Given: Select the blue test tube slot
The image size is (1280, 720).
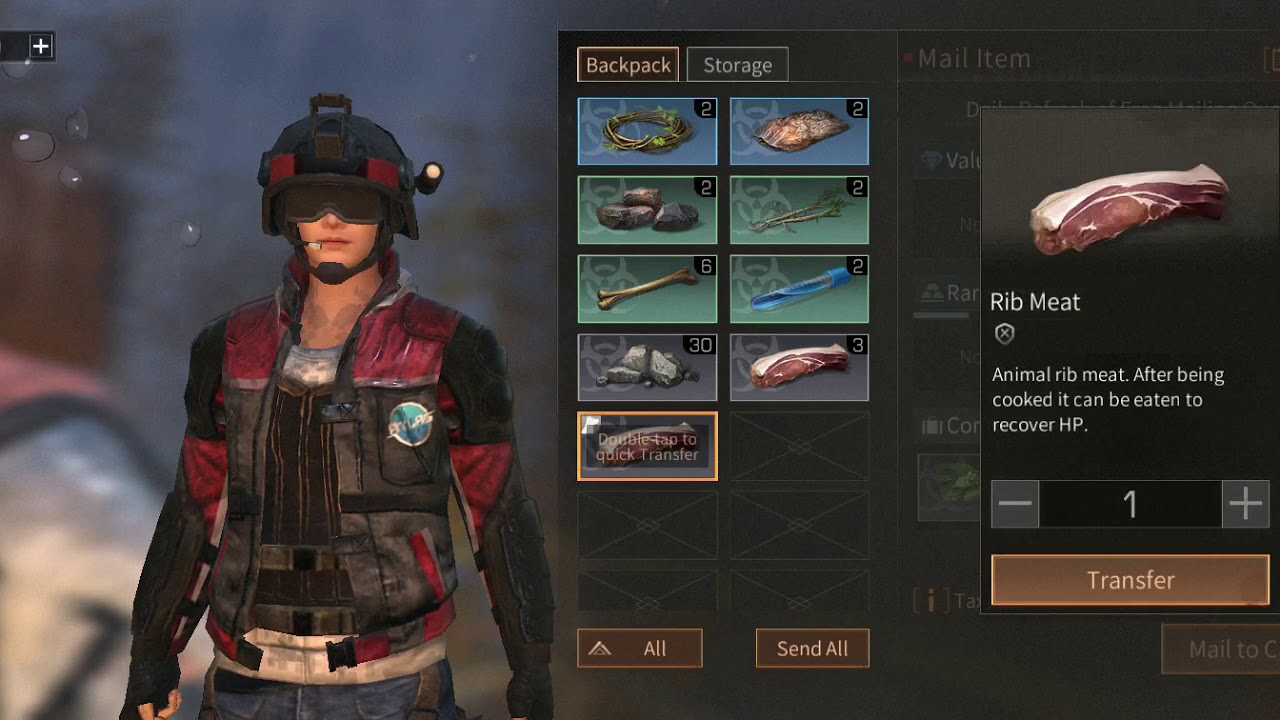Looking at the screenshot, I should (799, 289).
